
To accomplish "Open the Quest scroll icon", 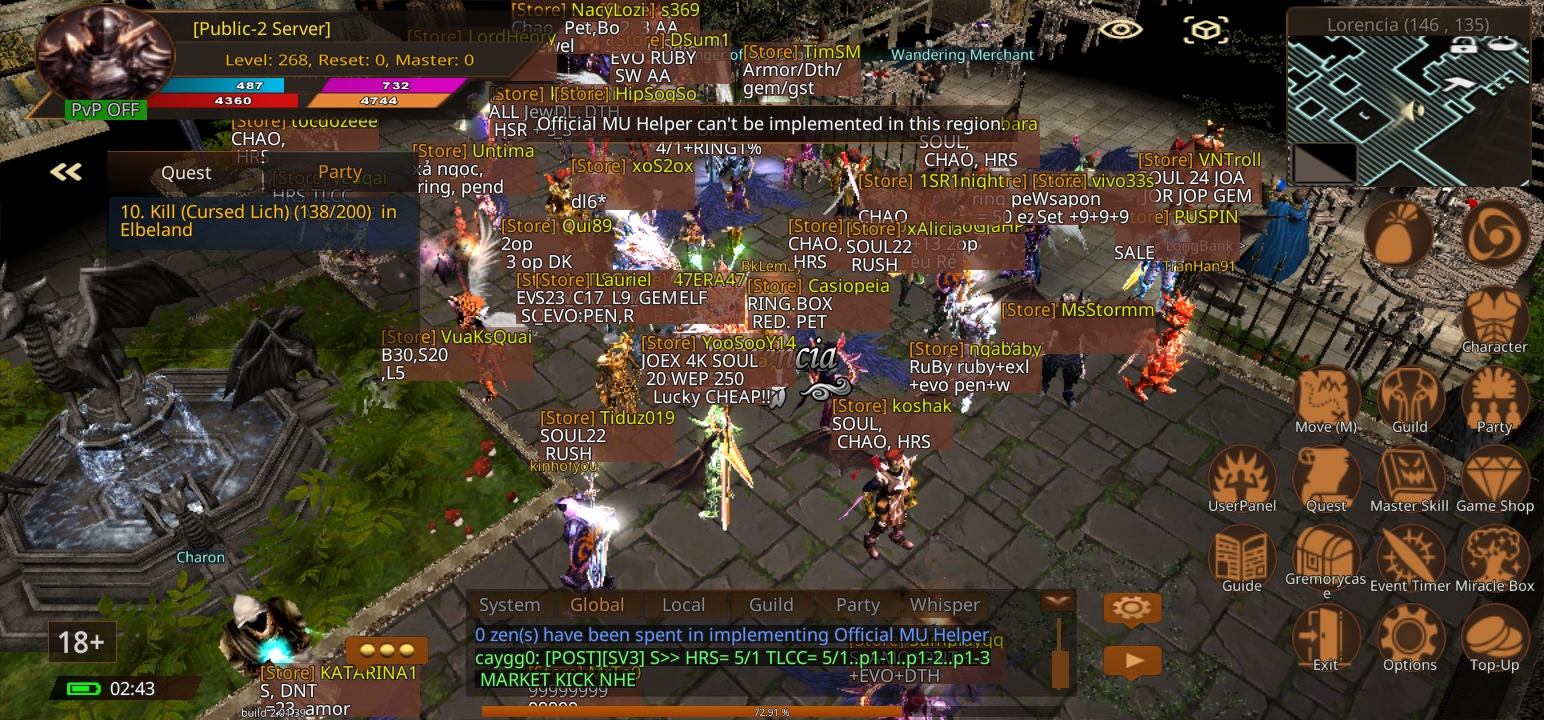I will (1326, 476).
